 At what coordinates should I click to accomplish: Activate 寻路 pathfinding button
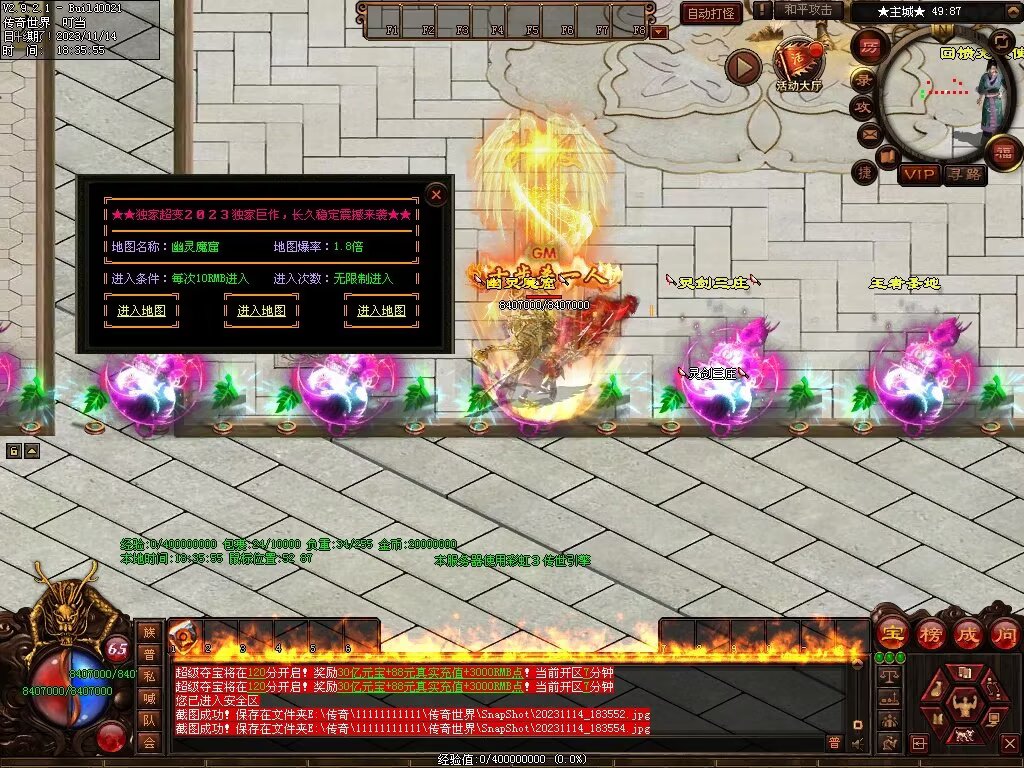(x=965, y=174)
